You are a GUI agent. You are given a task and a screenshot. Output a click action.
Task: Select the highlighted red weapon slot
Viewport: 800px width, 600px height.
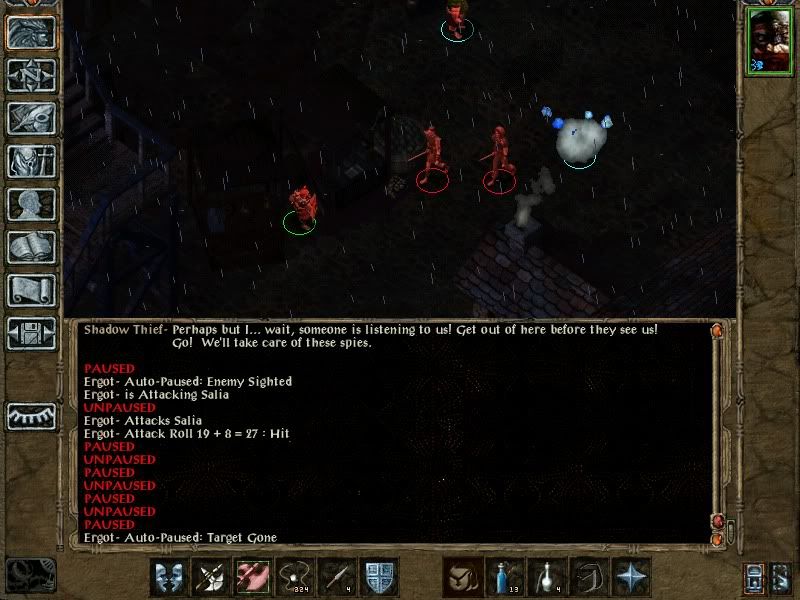[x=254, y=577]
